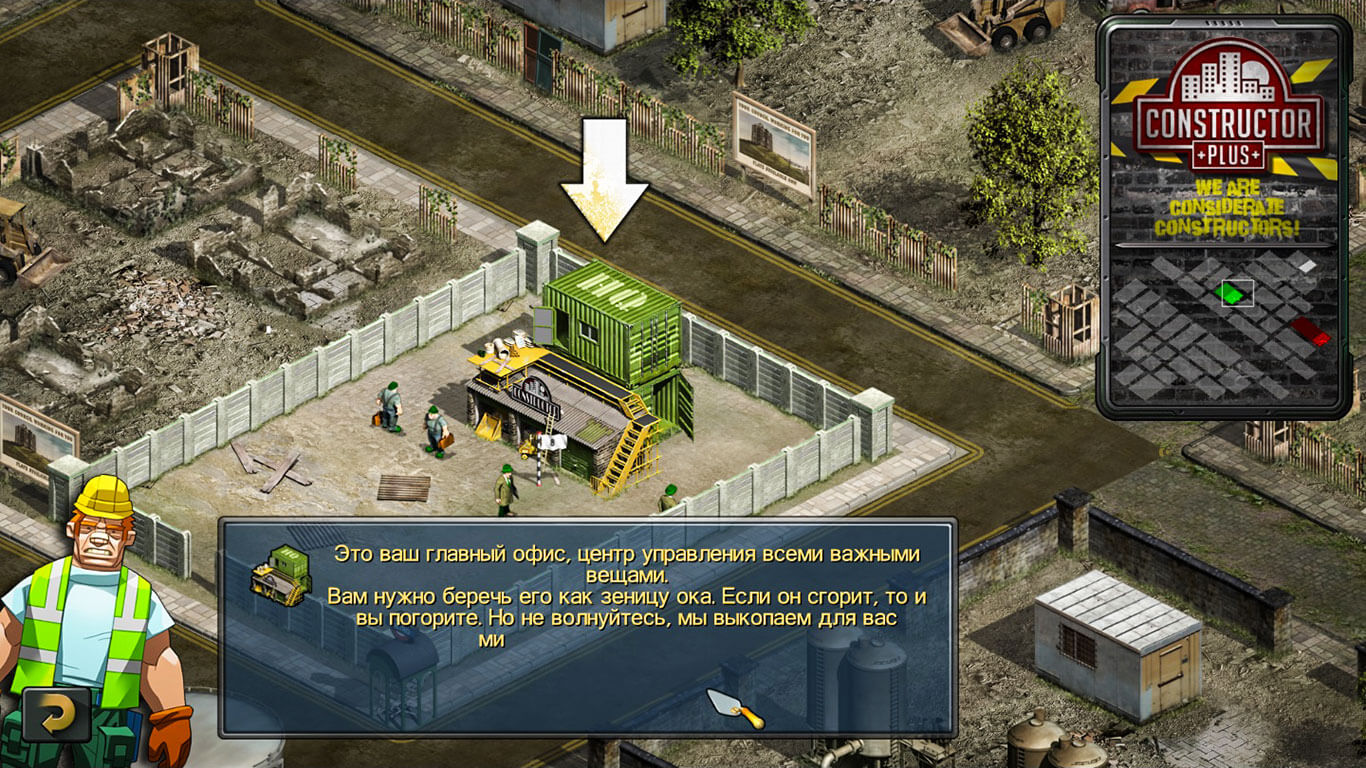
Task: Click the white plot on the minimap
Action: 1303,263
